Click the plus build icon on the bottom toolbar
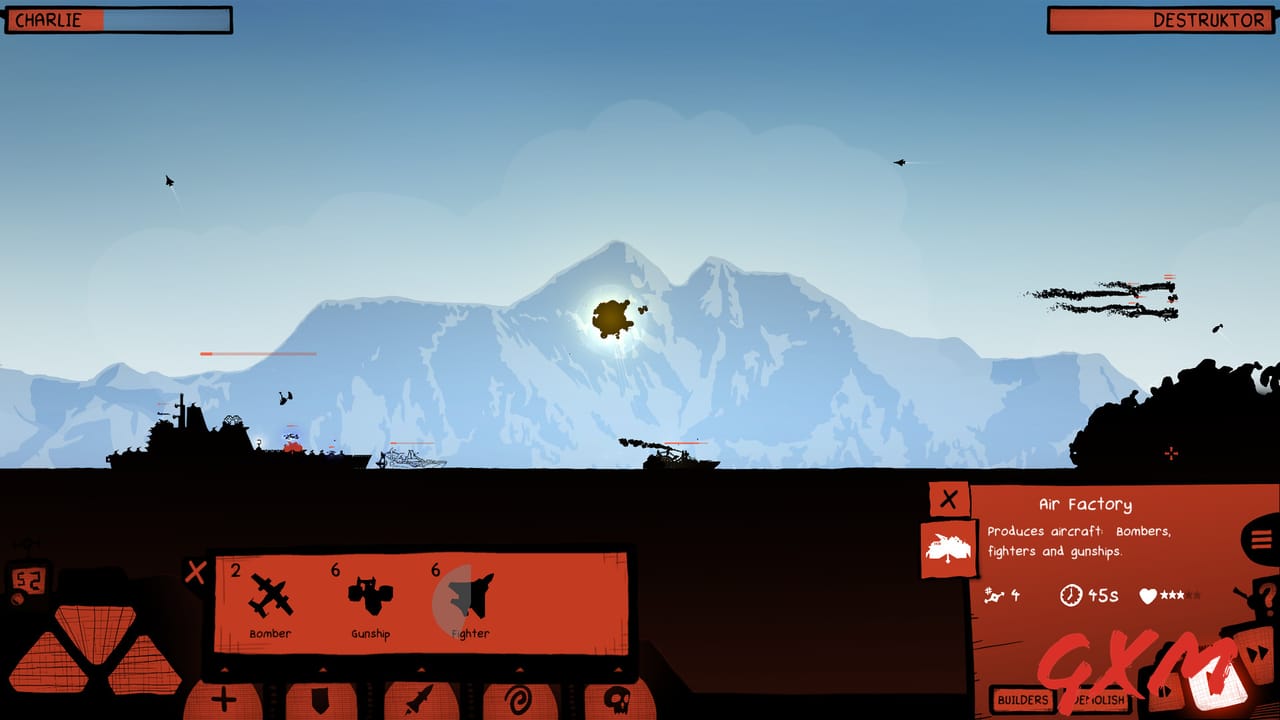Image resolution: width=1280 pixels, height=720 pixels. tap(222, 700)
